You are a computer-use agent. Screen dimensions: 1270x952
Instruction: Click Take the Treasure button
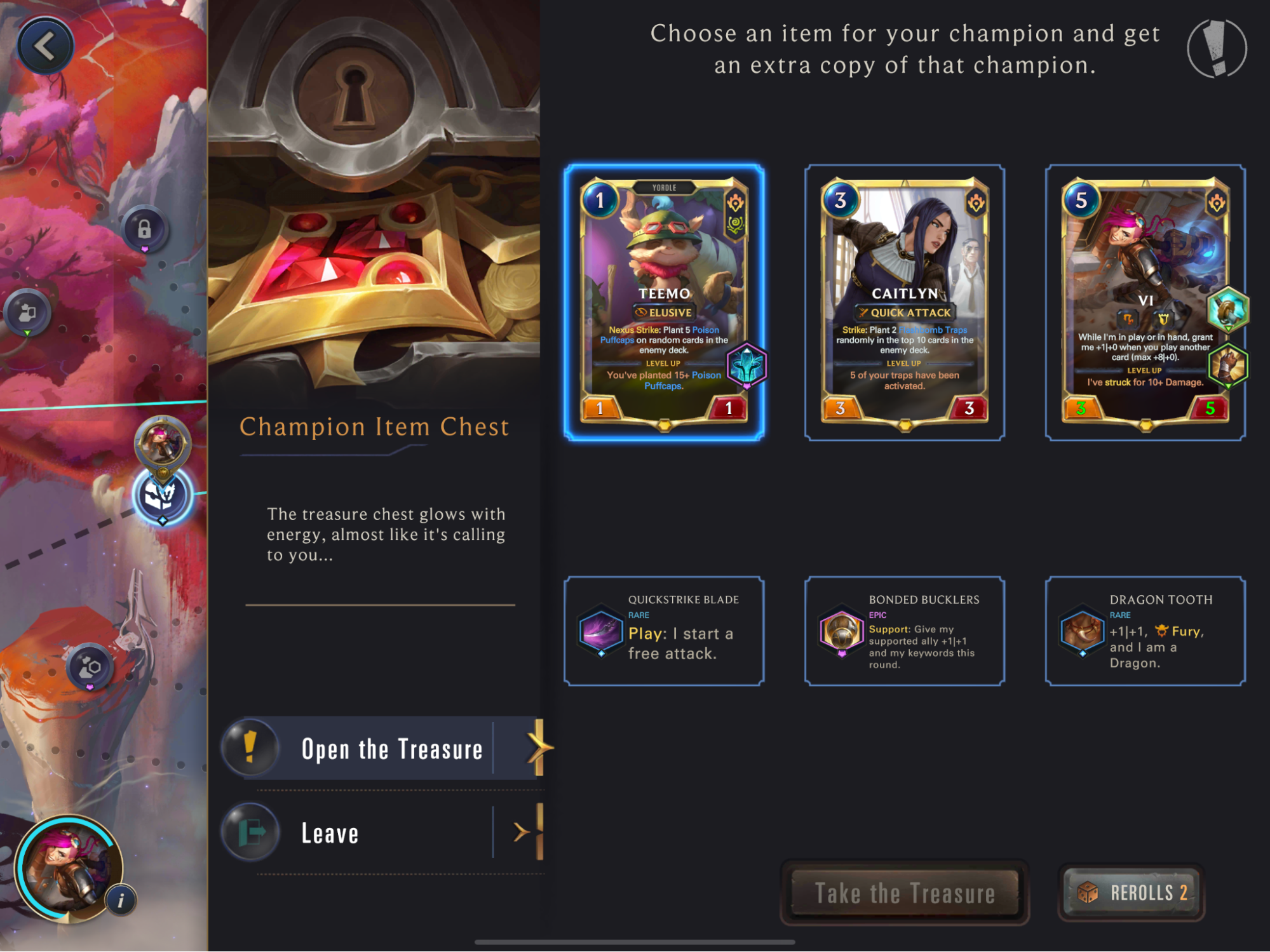904,892
